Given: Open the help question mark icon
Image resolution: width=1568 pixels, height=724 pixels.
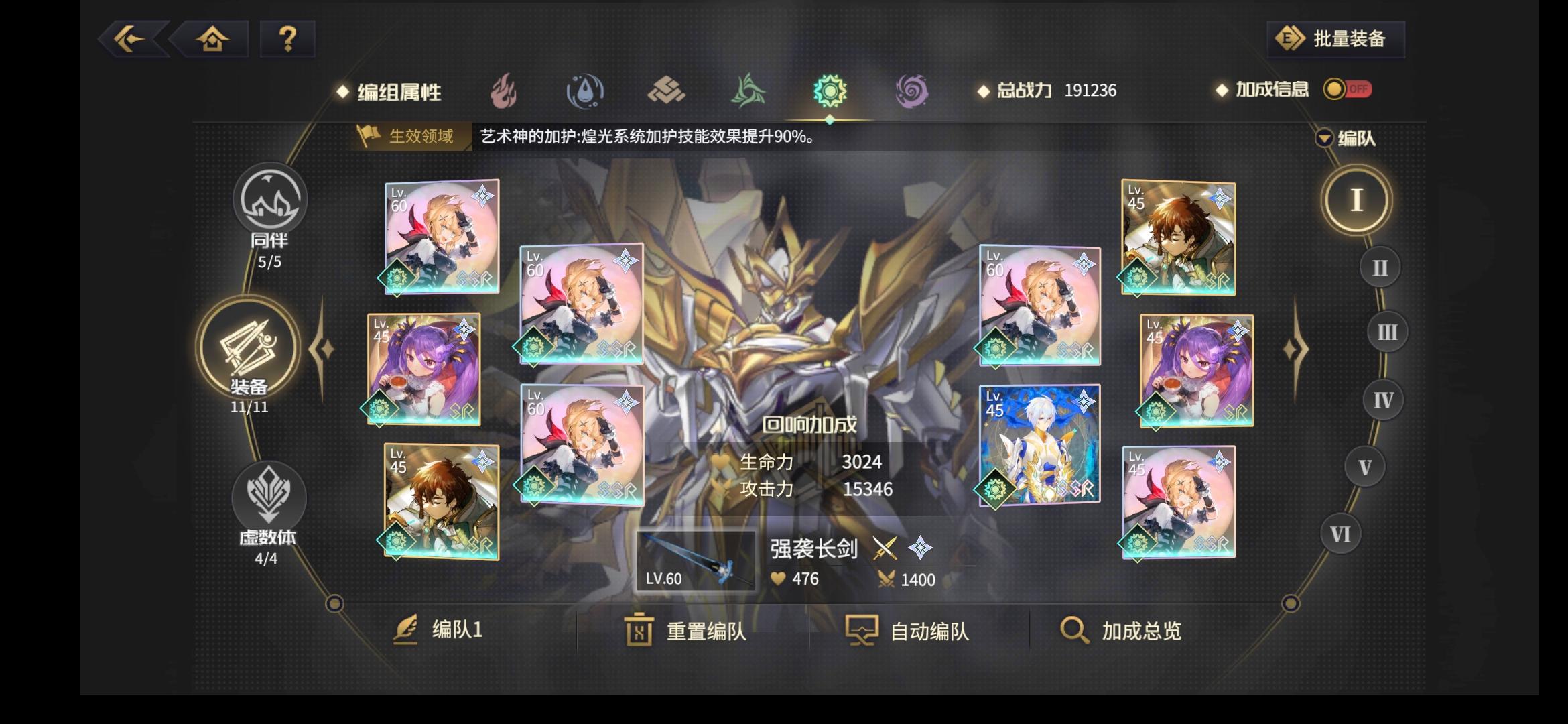Looking at the screenshot, I should tap(287, 39).
